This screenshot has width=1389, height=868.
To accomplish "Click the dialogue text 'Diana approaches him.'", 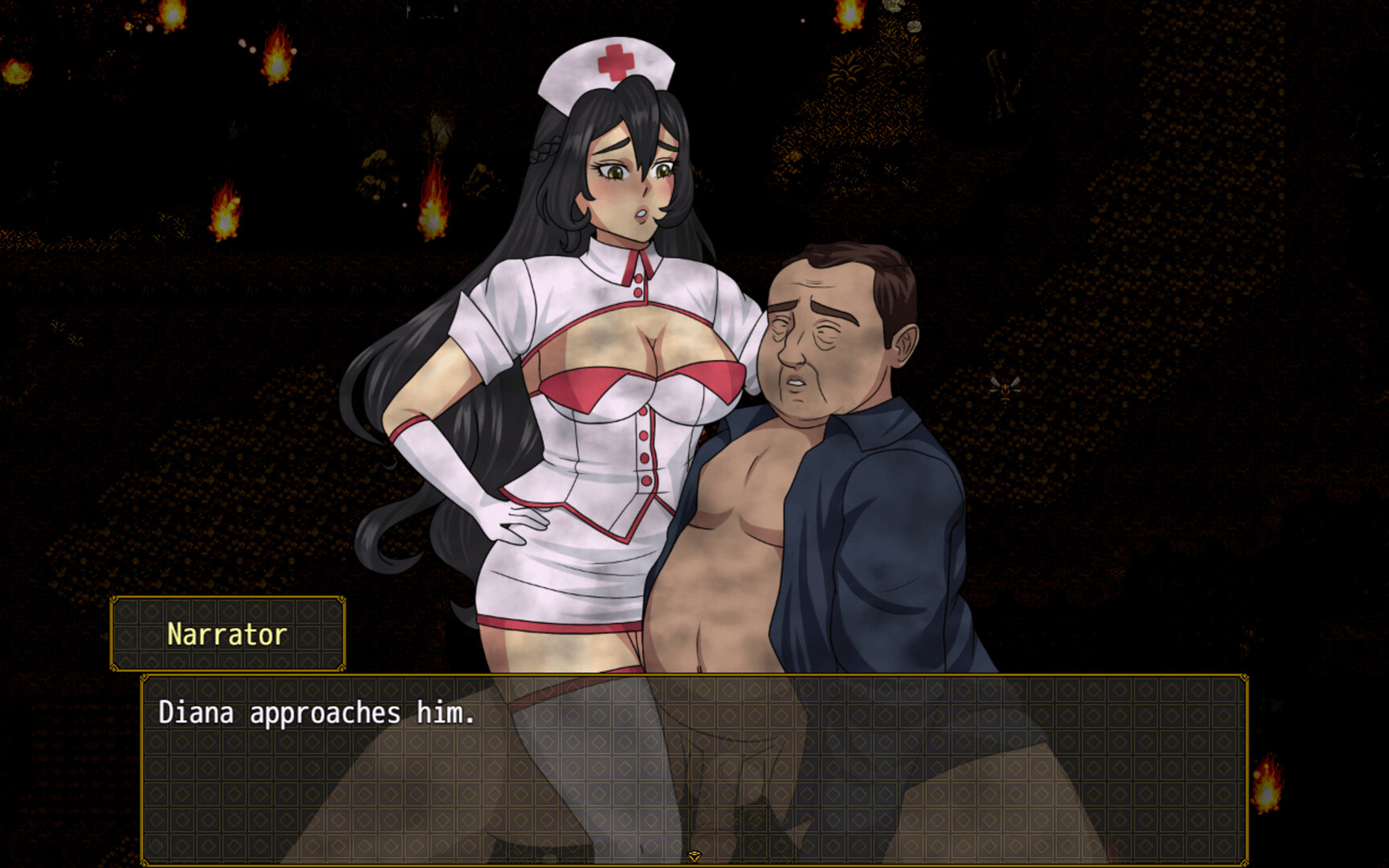I will pyautogui.click(x=318, y=711).
